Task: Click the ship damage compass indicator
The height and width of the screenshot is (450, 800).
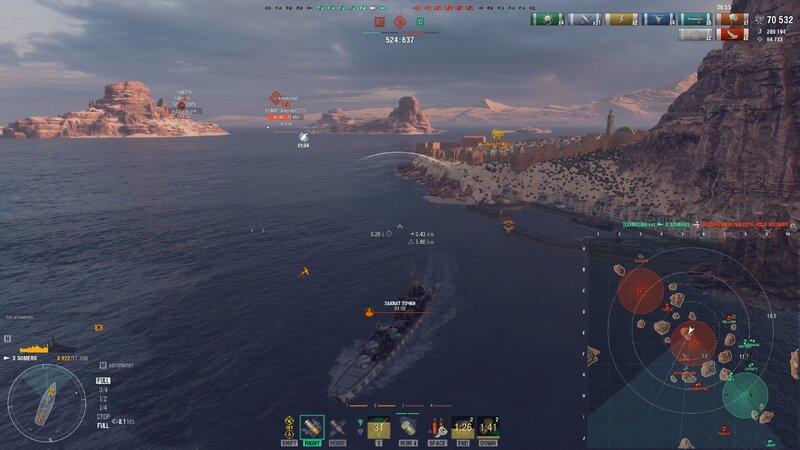Action: pyautogui.click(x=47, y=402)
